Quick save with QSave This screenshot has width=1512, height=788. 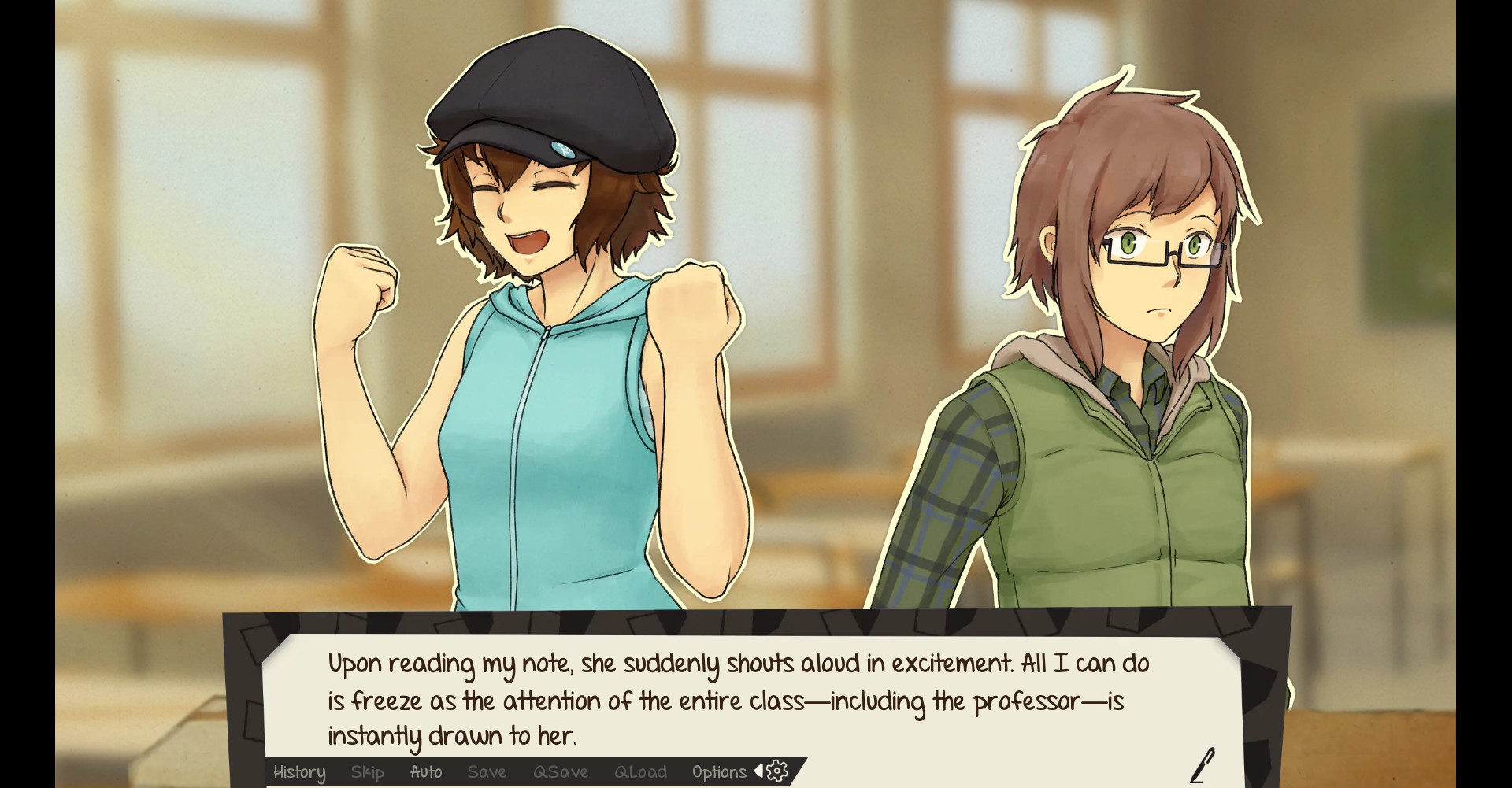click(x=561, y=772)
